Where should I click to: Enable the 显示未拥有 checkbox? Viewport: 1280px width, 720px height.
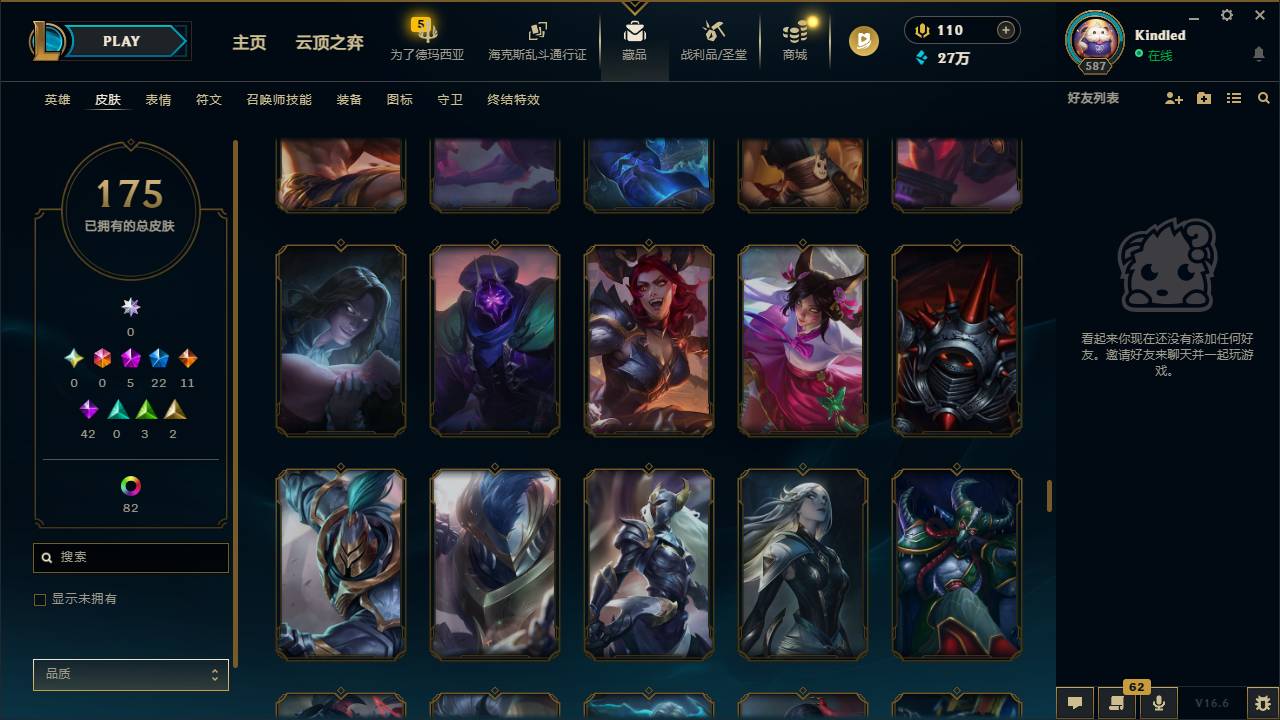pos(40,599)
